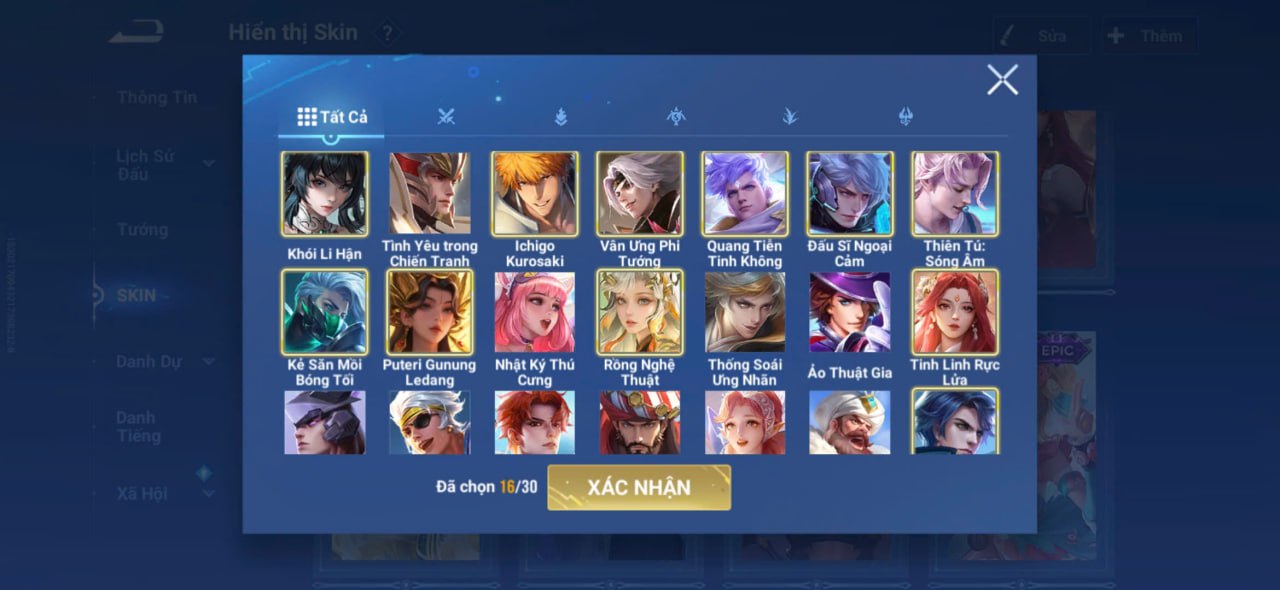Choose Tình Yêu trong Chiến Tranh skin
The image size is (1280, 590).
tap(430, 194)
